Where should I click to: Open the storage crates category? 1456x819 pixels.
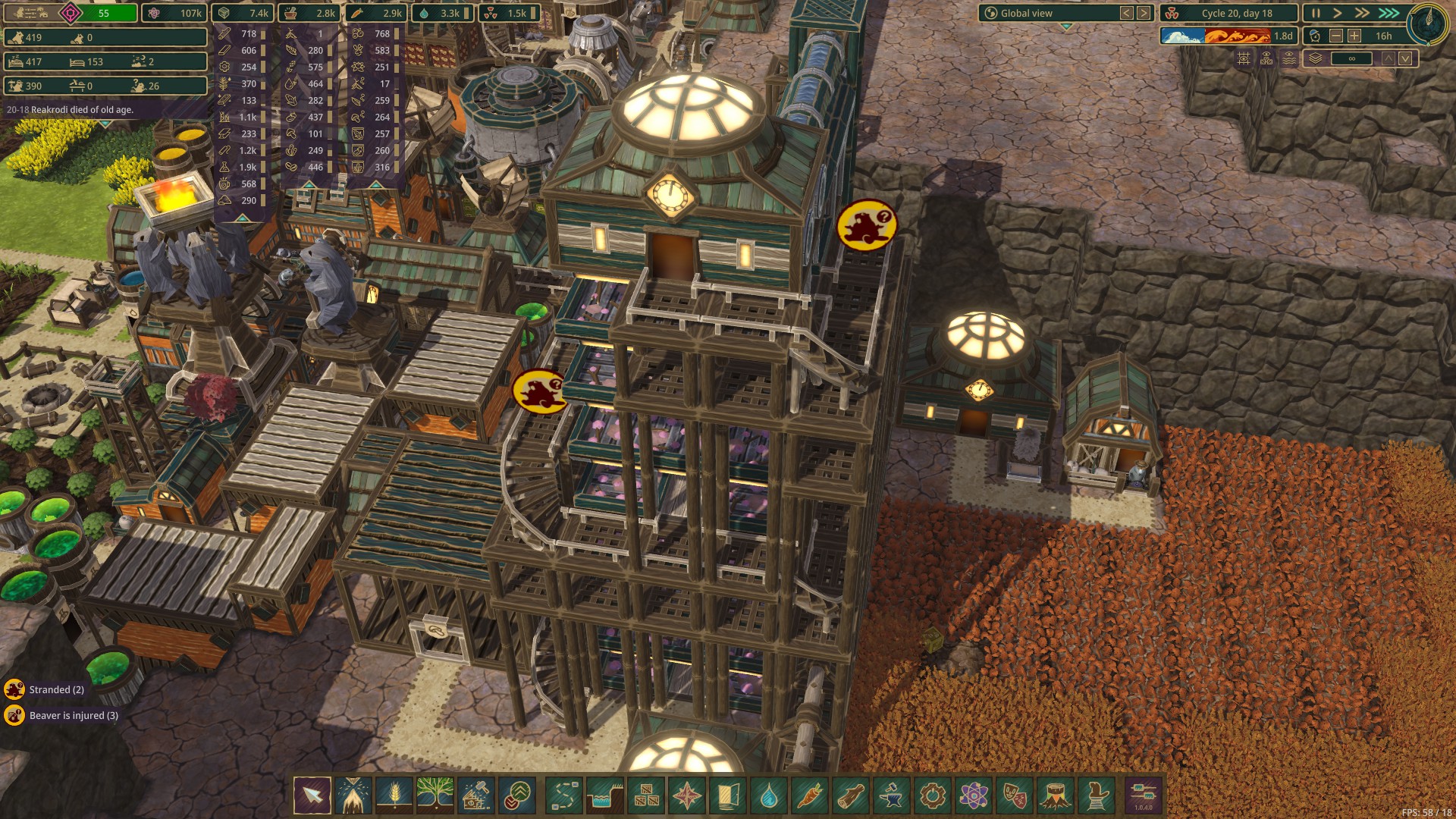(646, 795)
